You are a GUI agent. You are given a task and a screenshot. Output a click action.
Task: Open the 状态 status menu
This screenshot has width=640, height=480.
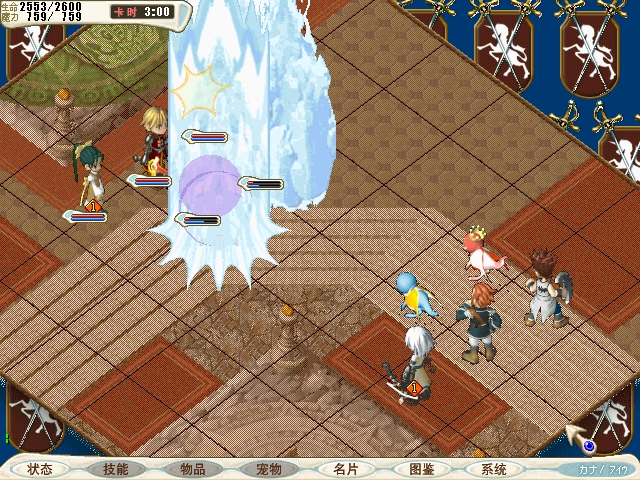40,468
